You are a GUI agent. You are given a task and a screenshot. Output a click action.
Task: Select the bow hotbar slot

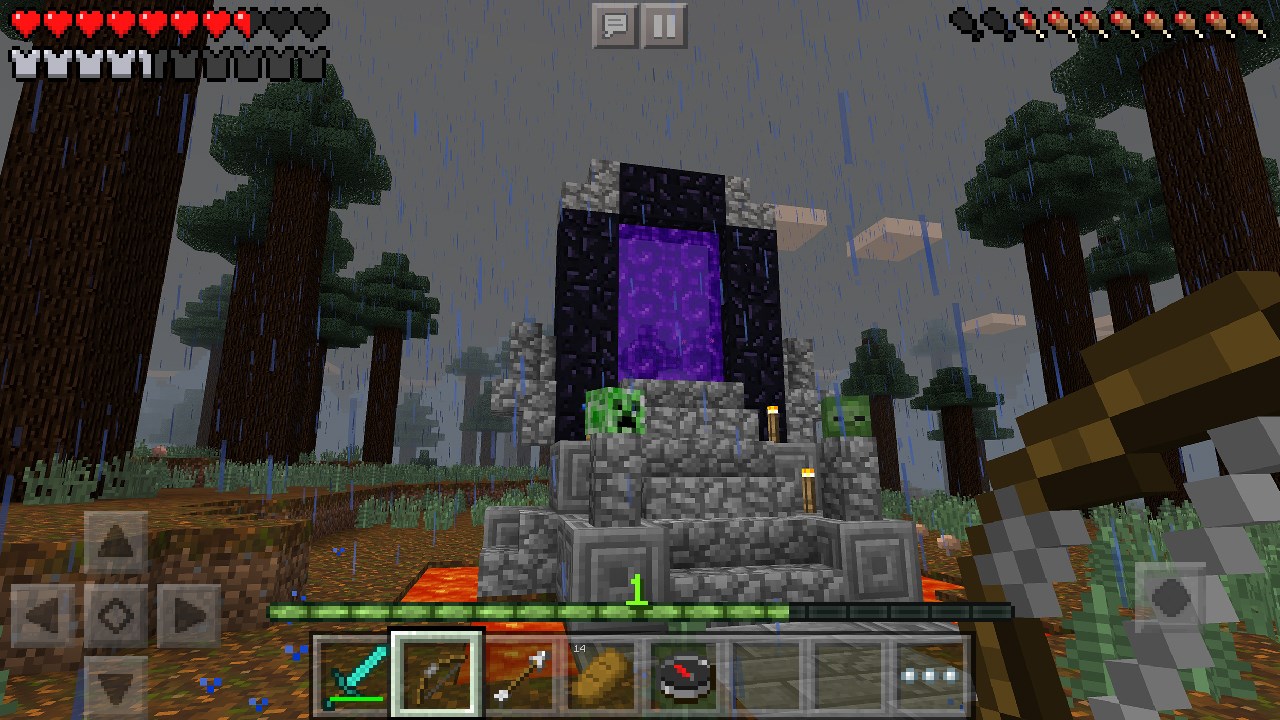pyautogui.click(x=436, y=672)
